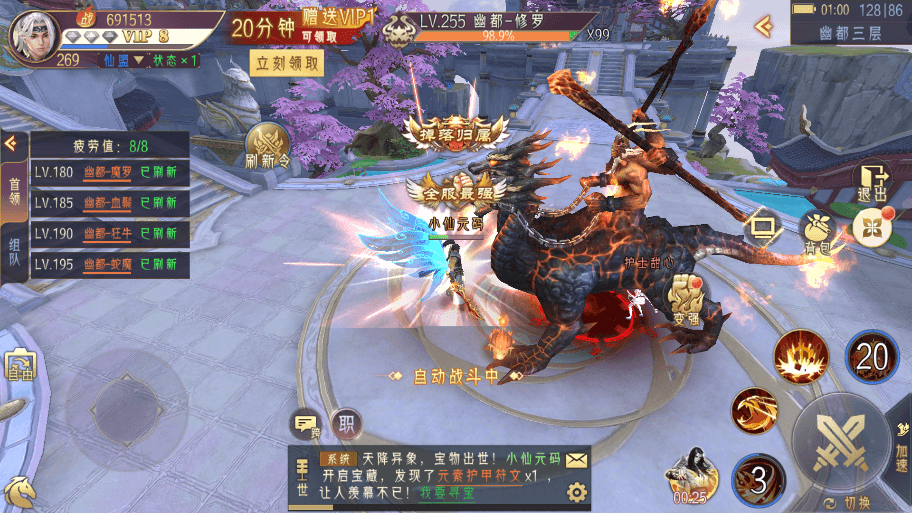Open chat settings gear icon
The image size is (912, 513).
576,492
